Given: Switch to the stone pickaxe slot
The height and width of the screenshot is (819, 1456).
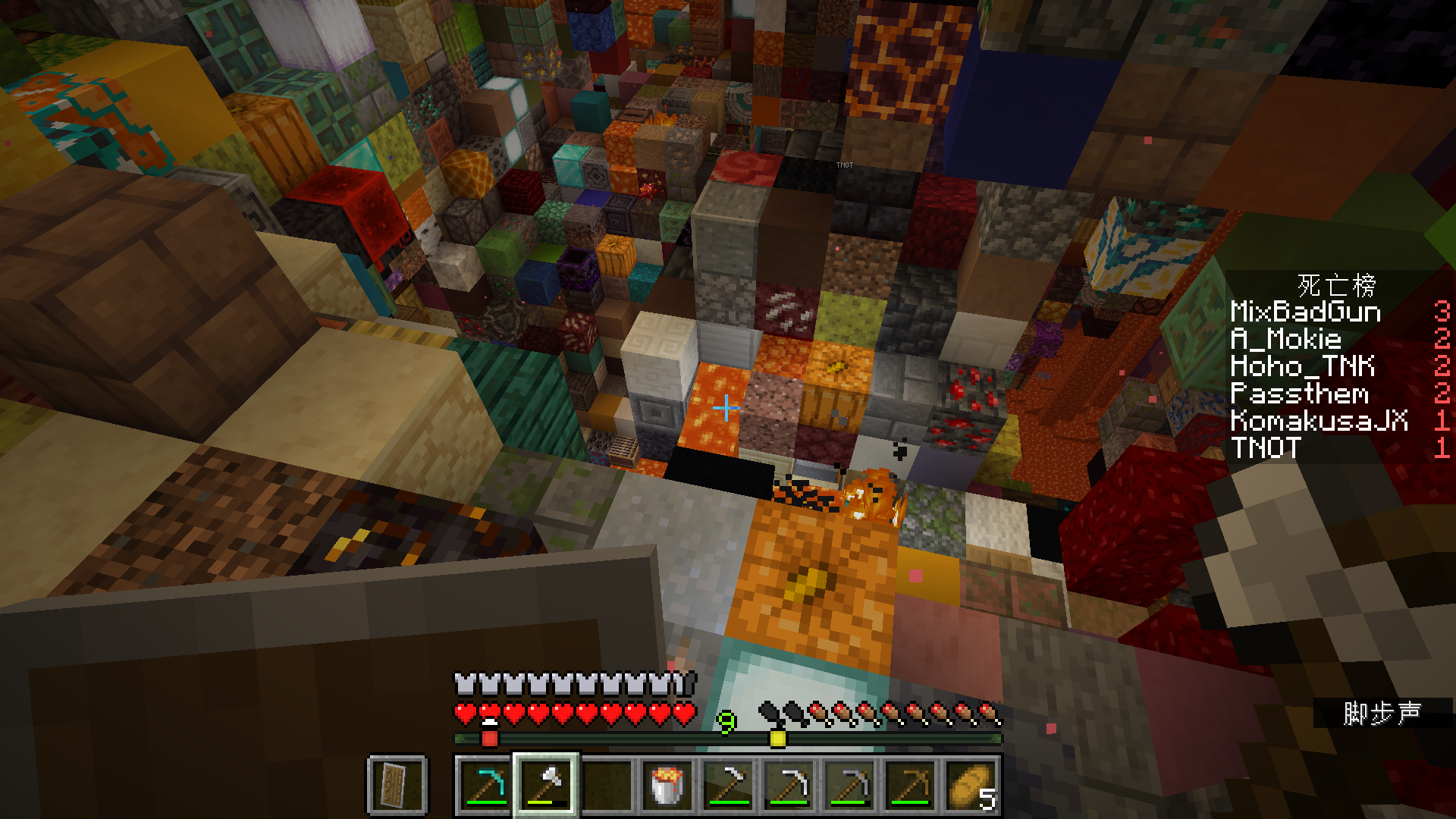Looking at the screenshot, I should pyautogui.click(x=849, y=785).
